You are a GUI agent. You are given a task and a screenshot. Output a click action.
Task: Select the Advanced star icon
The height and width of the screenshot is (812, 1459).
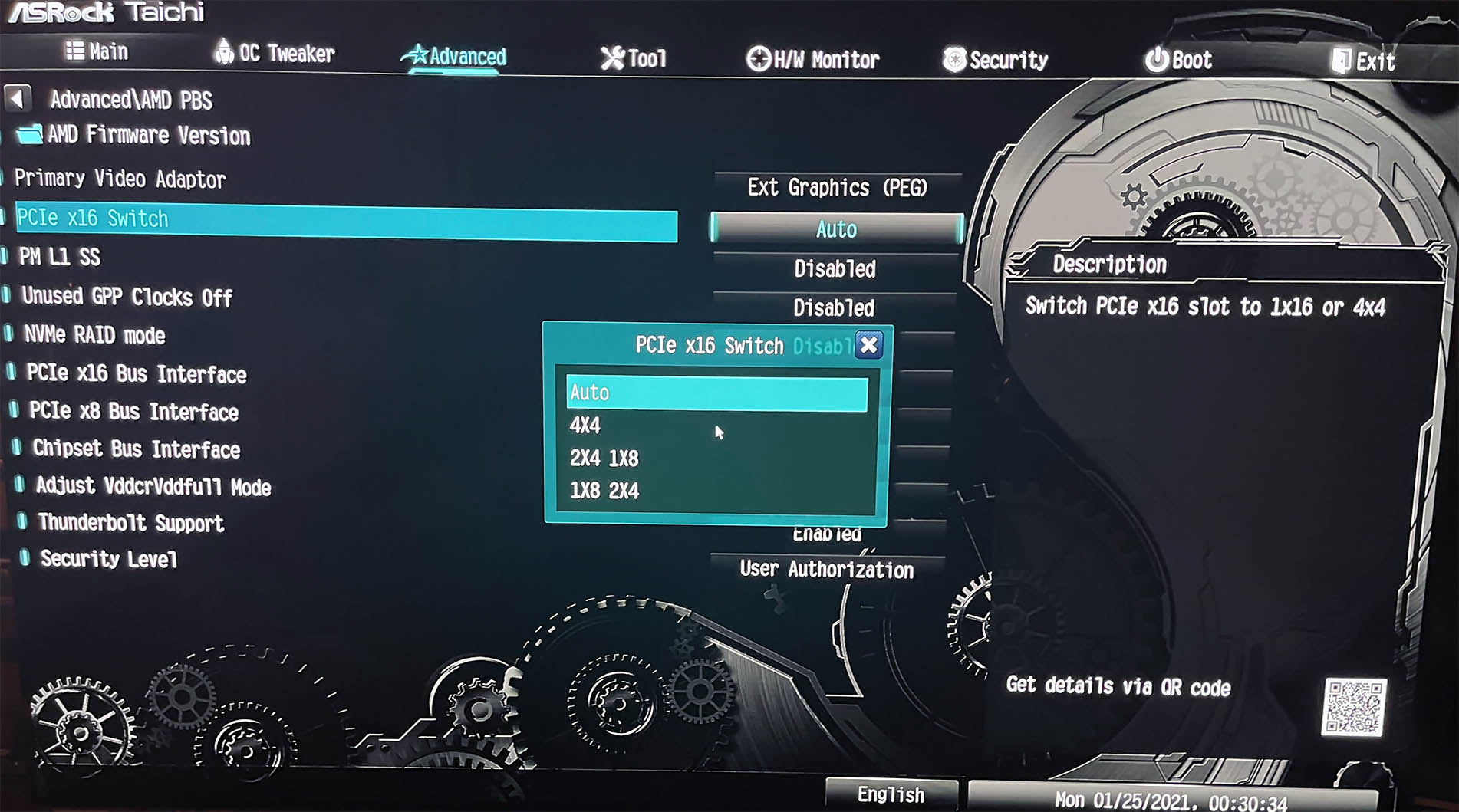pyautogui.click(x=418, y=54)
